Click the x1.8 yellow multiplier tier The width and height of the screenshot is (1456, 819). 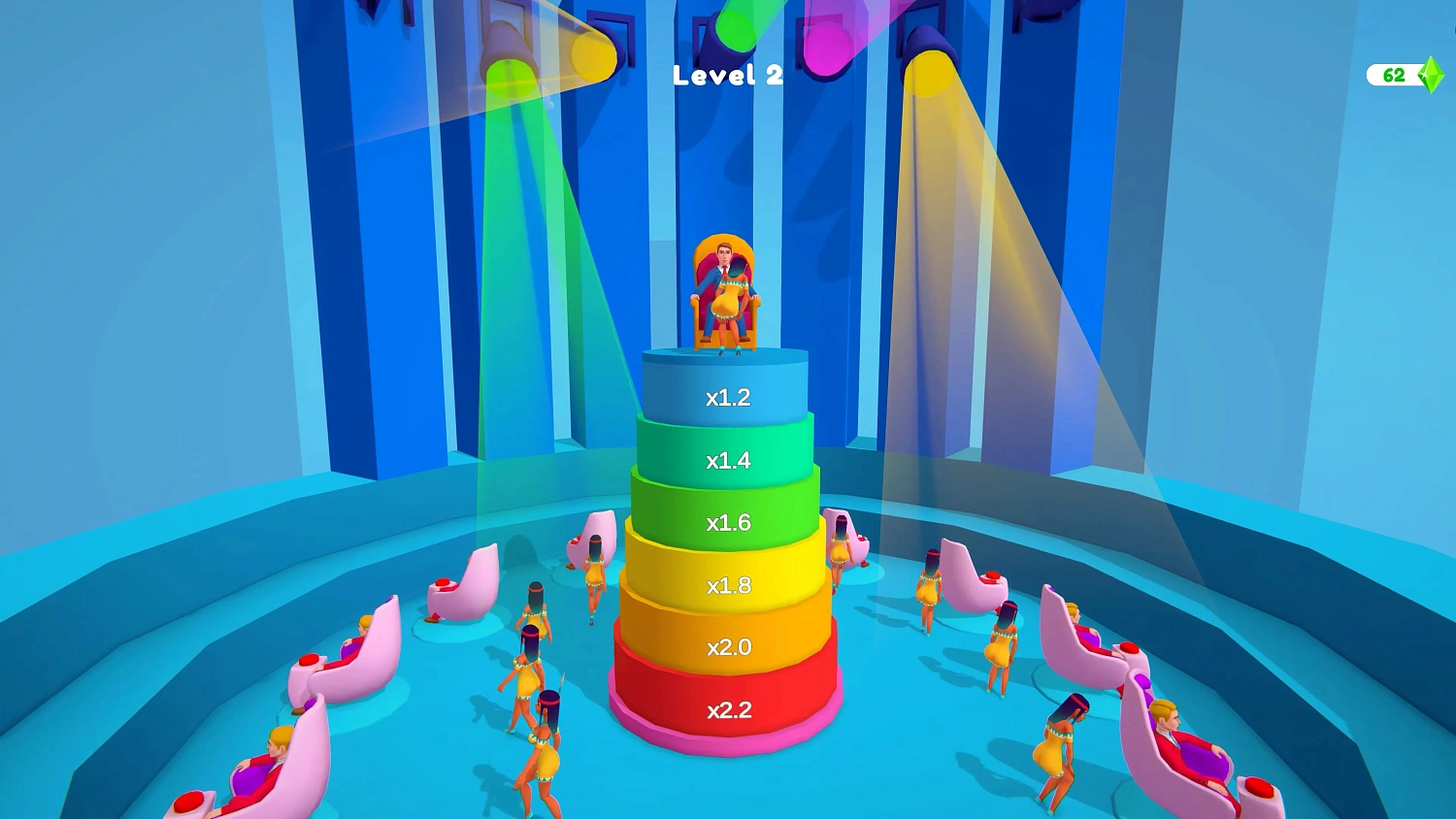coord(726,585)
